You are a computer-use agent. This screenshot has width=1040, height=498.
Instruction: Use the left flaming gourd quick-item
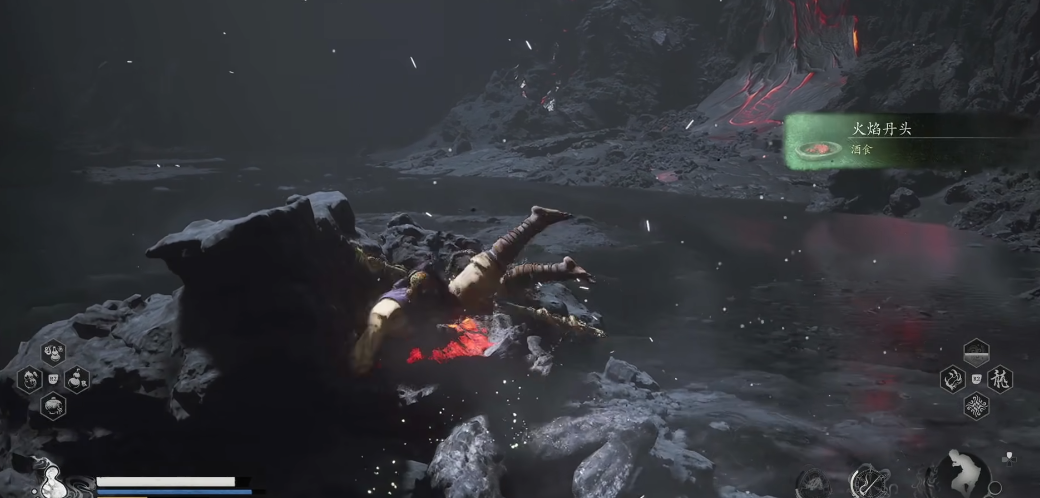point(30,379)
